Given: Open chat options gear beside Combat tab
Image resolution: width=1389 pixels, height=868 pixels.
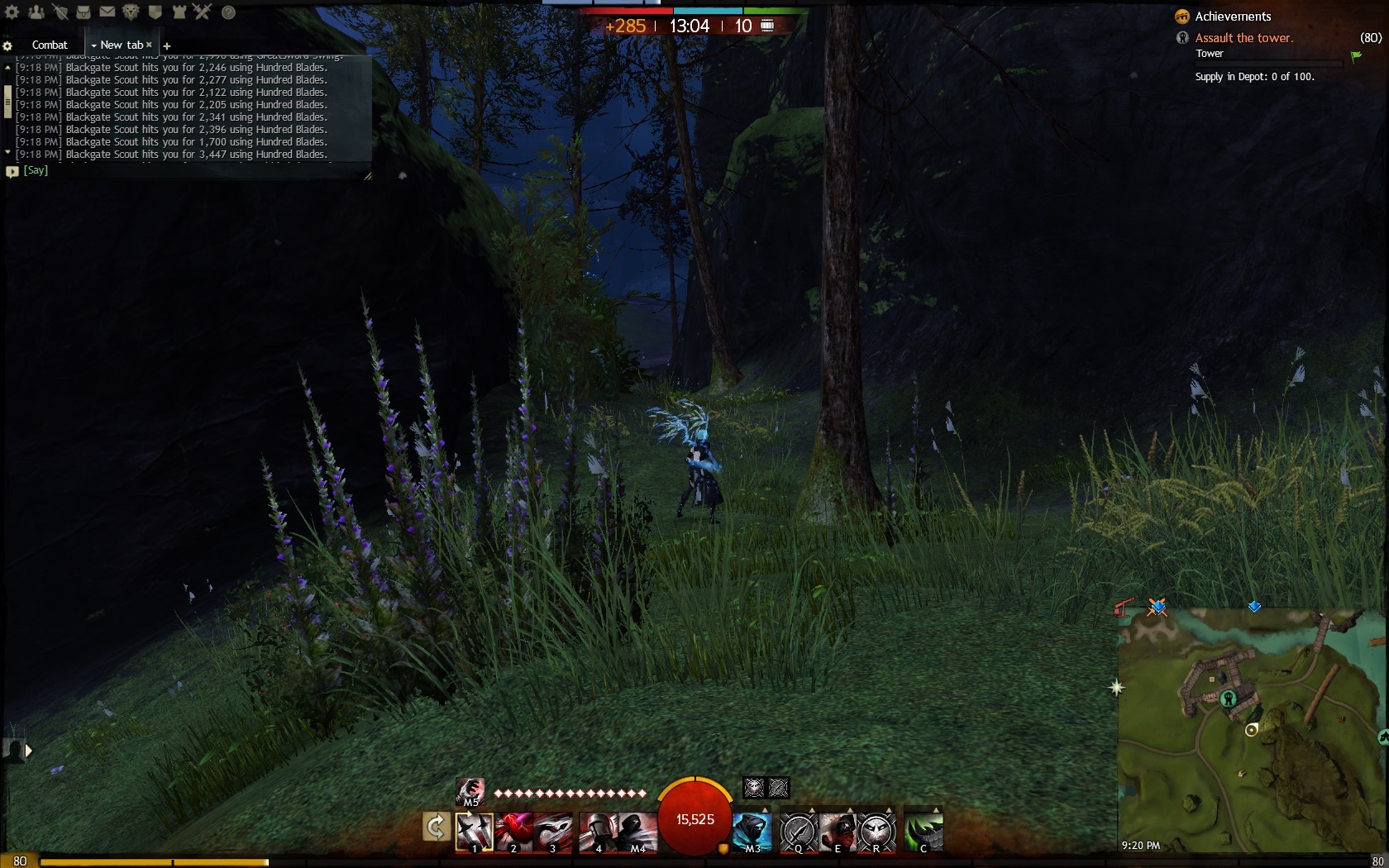Looking at the screenshot, I should [7, 45].
